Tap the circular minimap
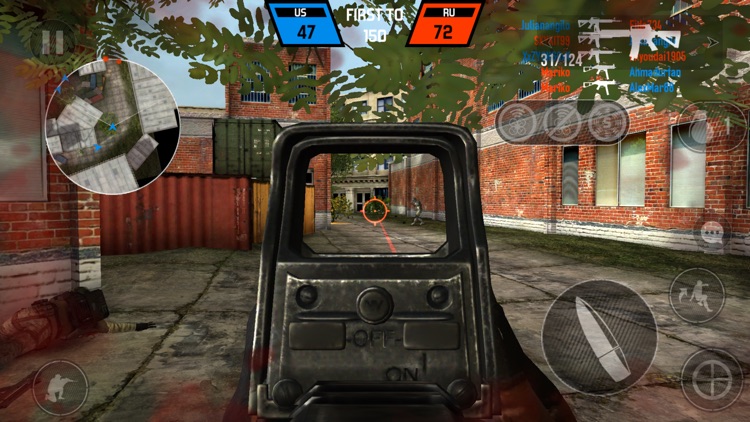Viewport: 750px width, 422px height. (x=112, y=124)
